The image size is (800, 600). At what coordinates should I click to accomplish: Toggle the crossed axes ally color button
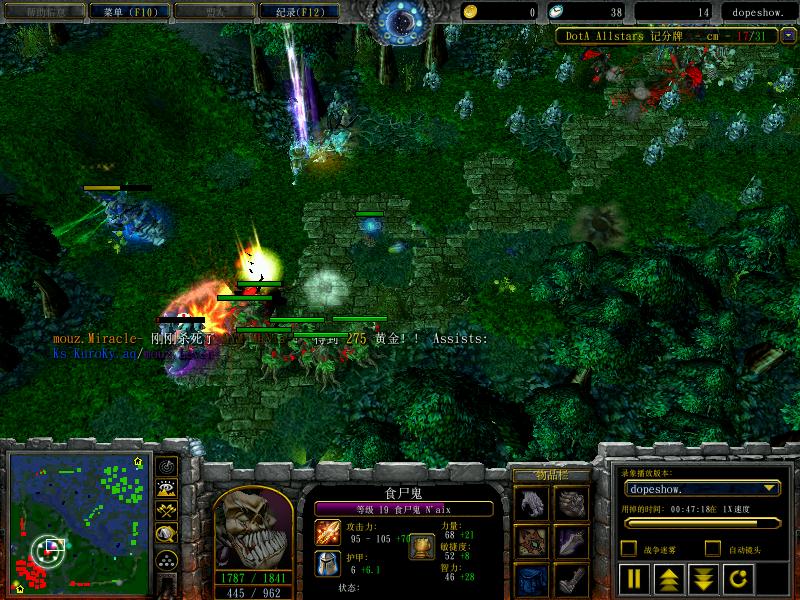tap(167, 512)
